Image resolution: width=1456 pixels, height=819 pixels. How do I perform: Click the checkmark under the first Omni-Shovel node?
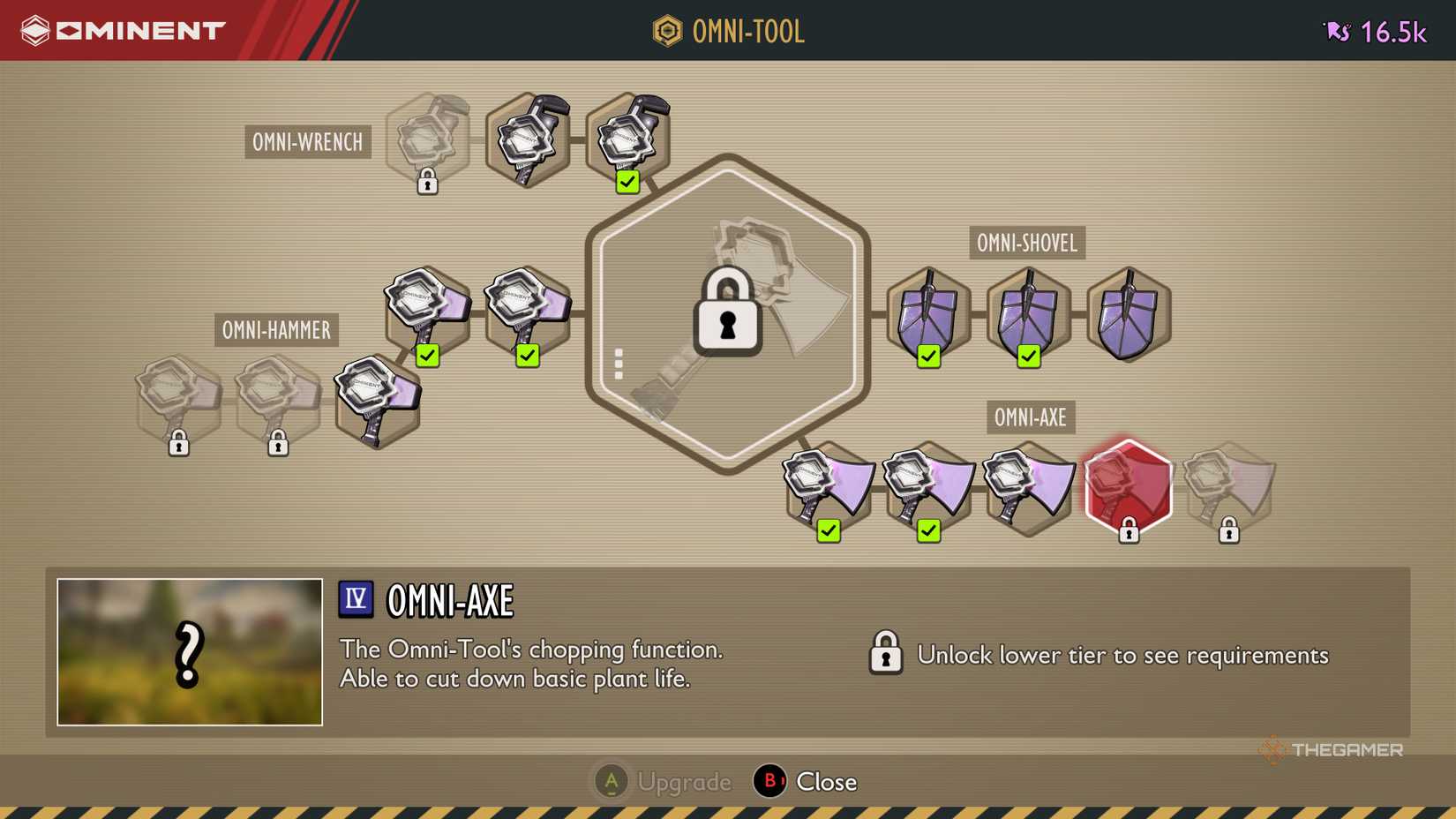(927, 357)
